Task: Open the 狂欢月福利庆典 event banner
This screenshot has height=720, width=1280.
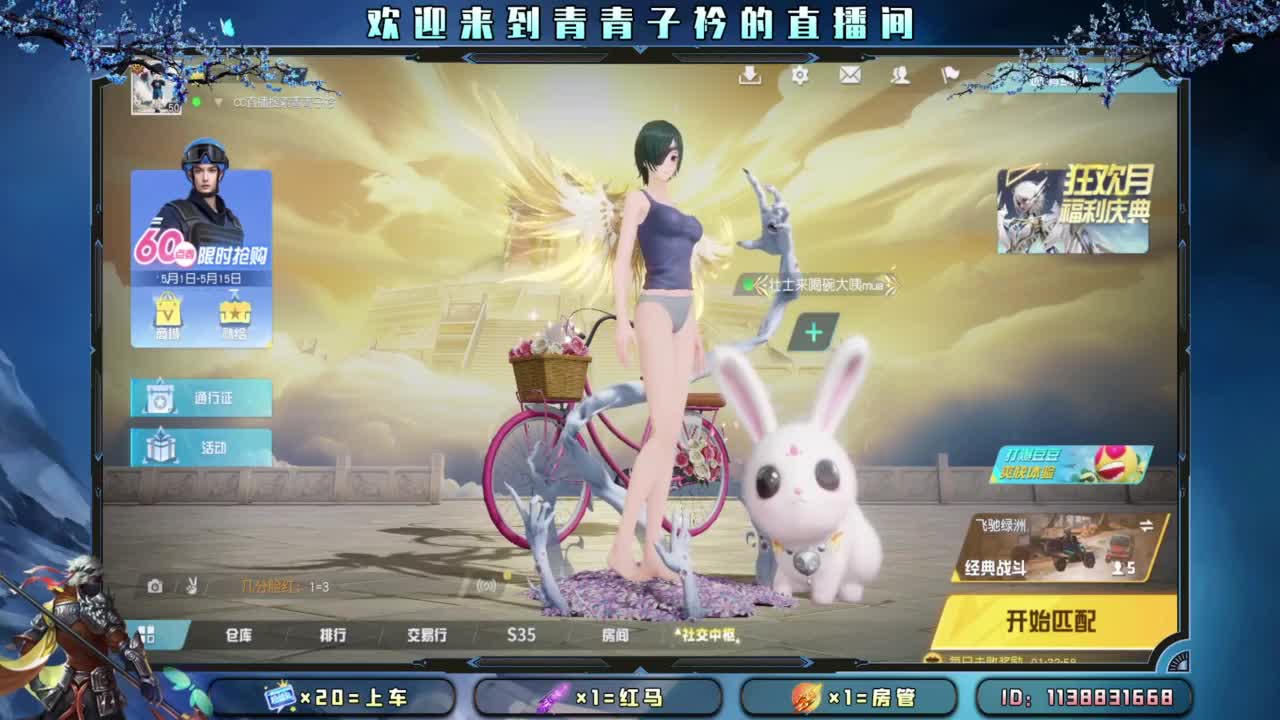Action: (x=1077, y=212)
